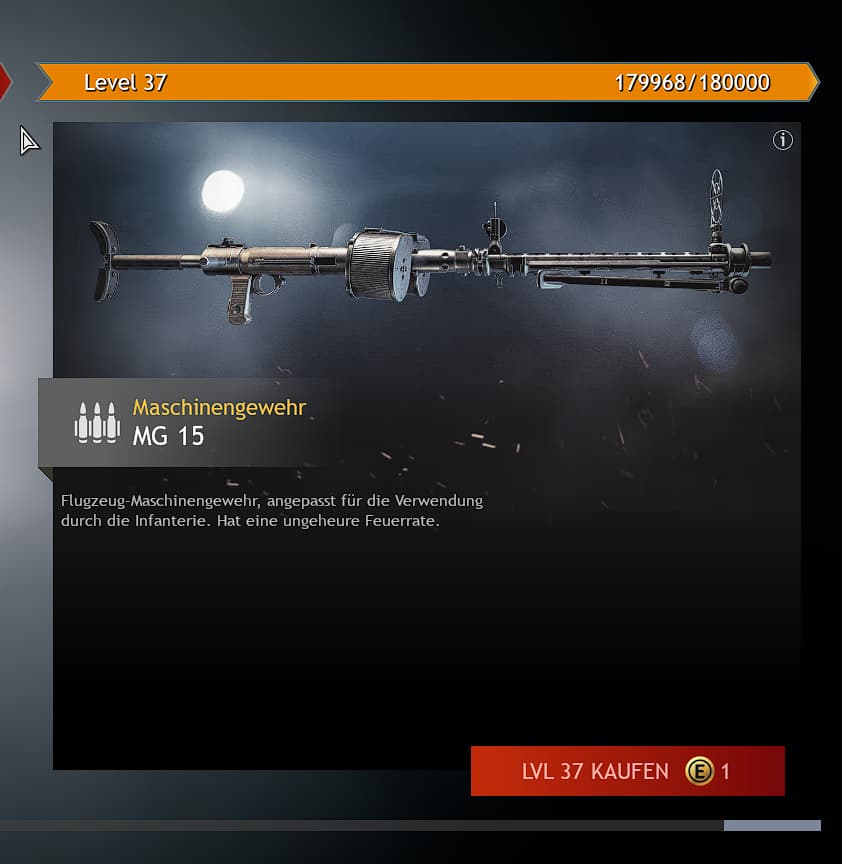This screenshot has height=864, width=842.
Task: Buy the MG 15 with the LVL 37 KAUFEN button
Action: [x=627, y=771]
